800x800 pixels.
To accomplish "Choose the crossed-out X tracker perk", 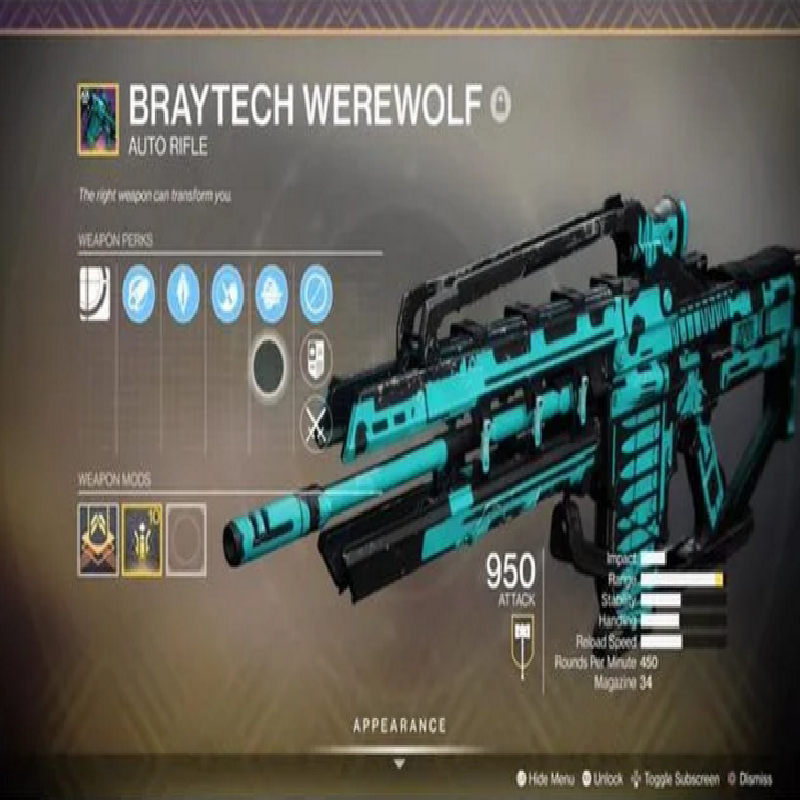I will [x=316, y=421].
